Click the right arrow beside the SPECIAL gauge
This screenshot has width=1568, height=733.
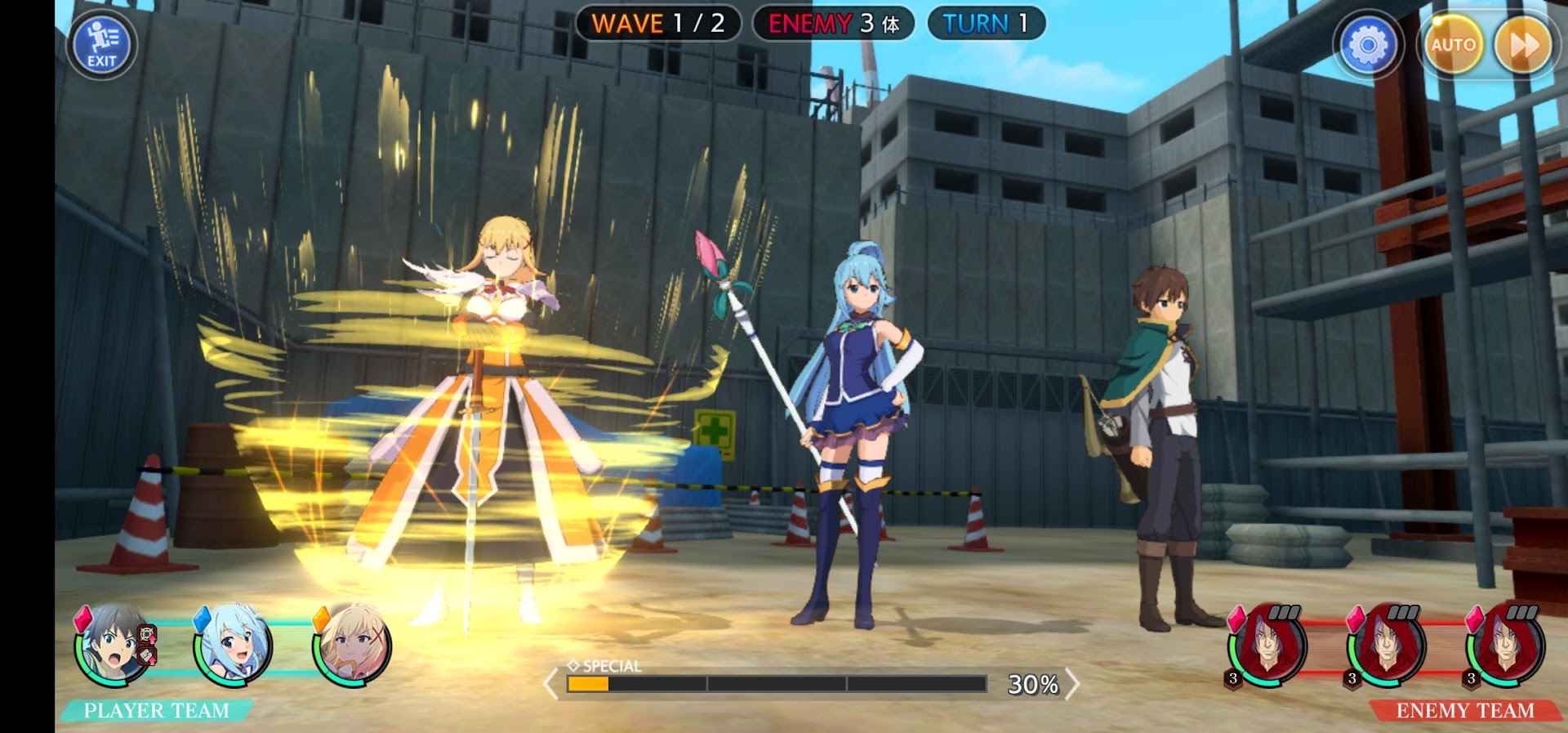1072,684
